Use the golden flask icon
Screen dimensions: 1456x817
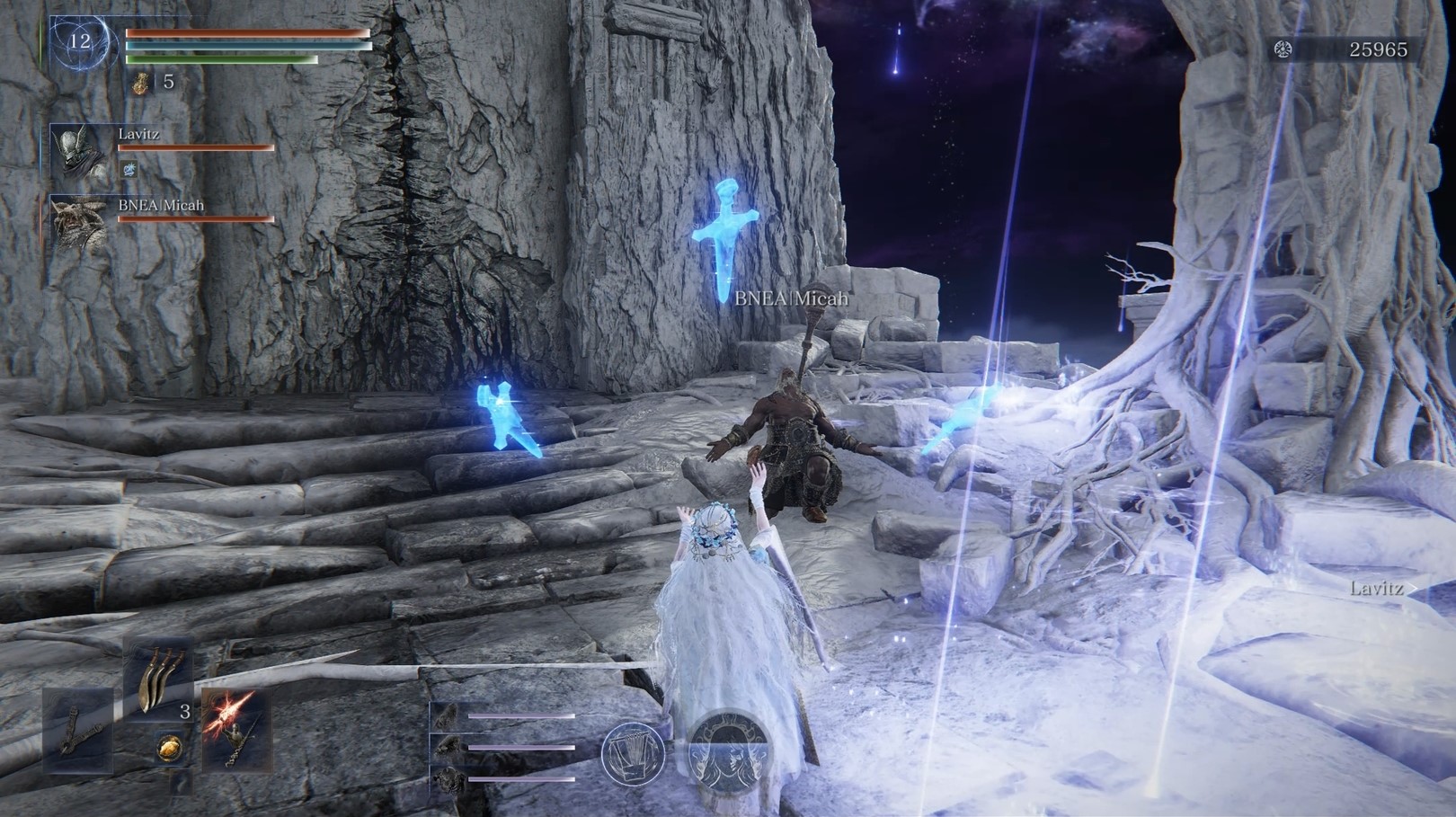140,83
